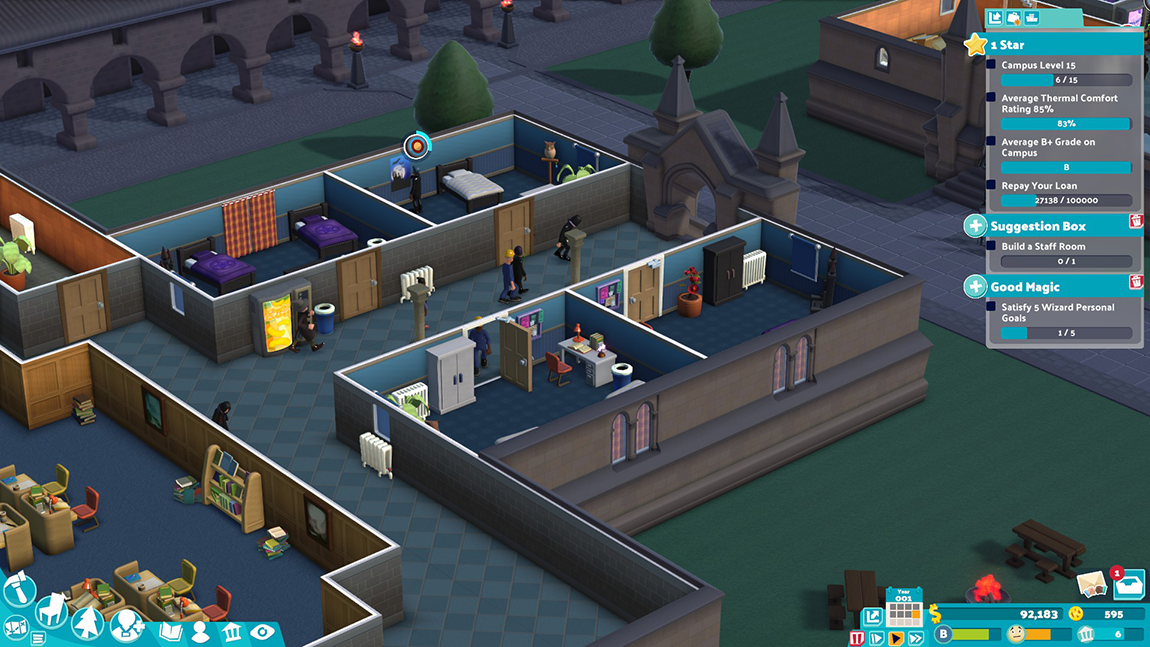
Task: Select the highlighted normal speed button
Action: 896,638
